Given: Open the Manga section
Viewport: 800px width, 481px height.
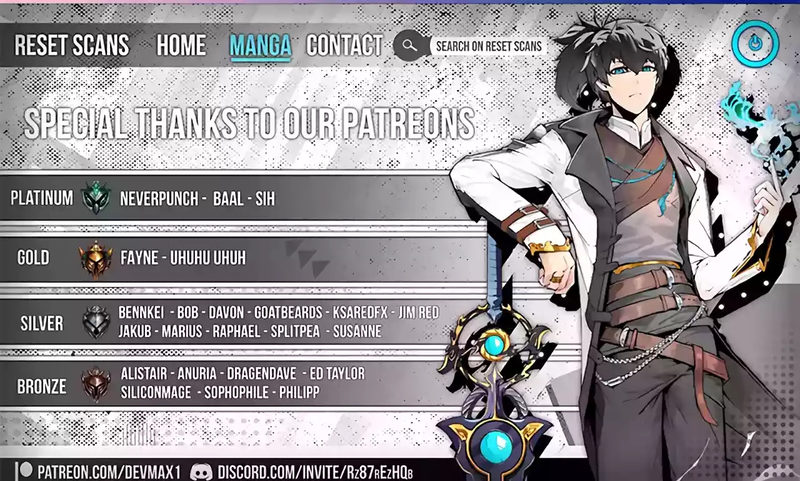Looking at the screenshot, I should coord(260,45).
